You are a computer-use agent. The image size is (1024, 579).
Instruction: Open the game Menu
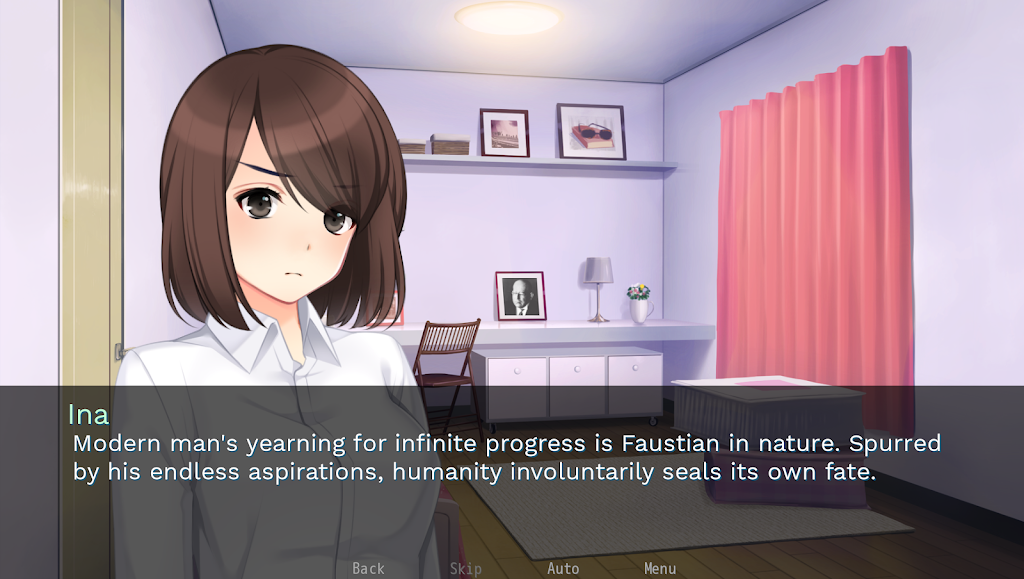coord(660,568)
